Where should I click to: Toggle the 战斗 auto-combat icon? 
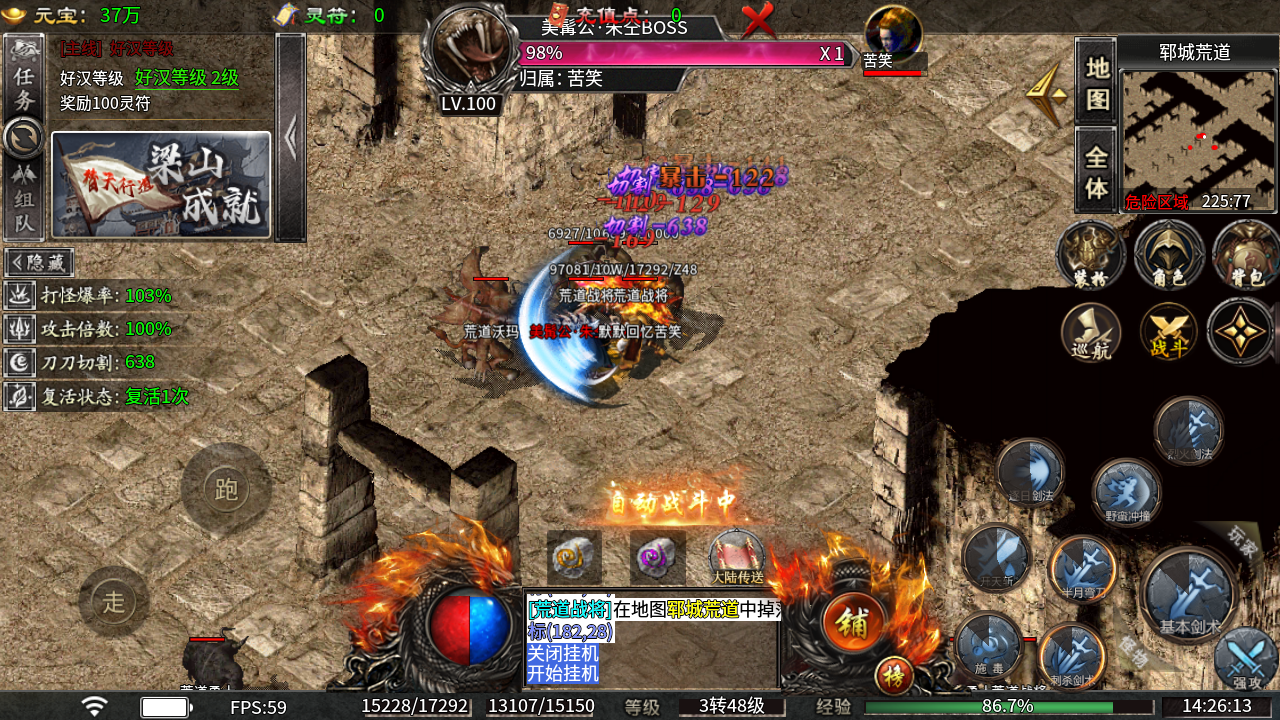(x=1168, y=331)
